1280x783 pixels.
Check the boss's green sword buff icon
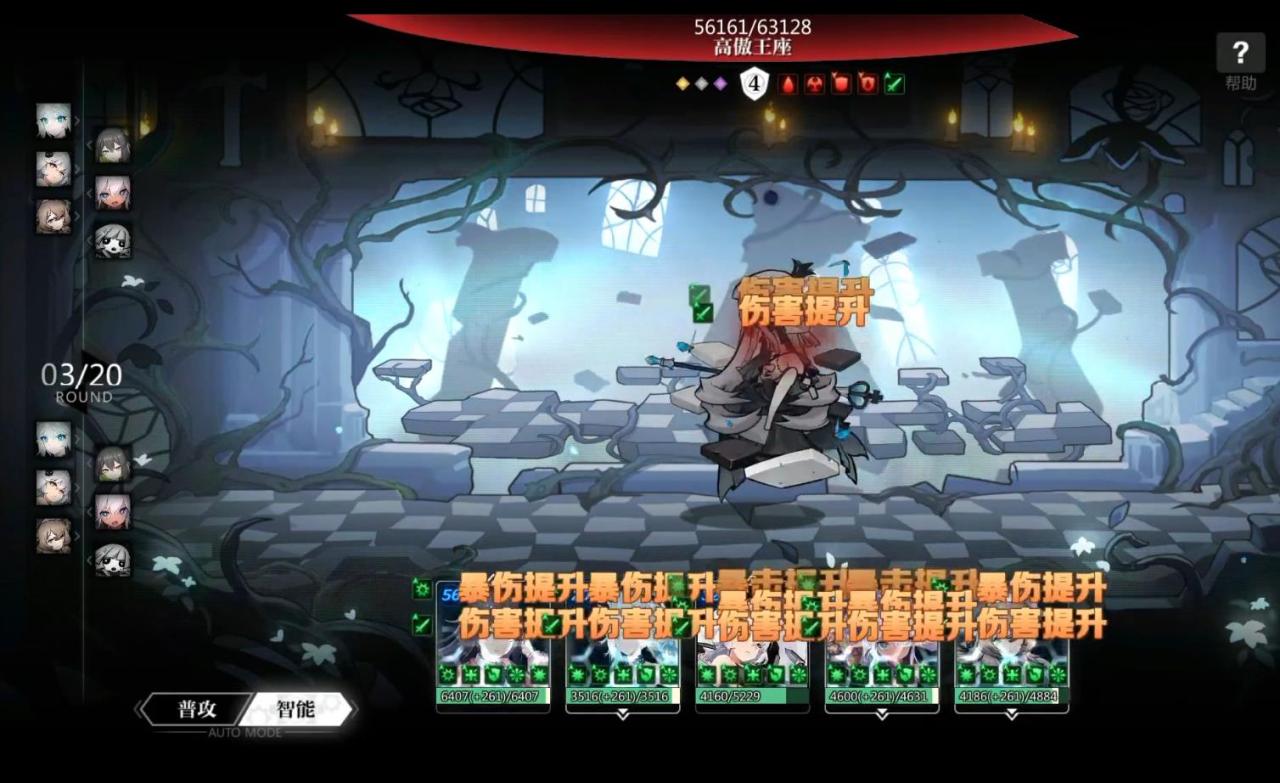click(x=894, y=84)
